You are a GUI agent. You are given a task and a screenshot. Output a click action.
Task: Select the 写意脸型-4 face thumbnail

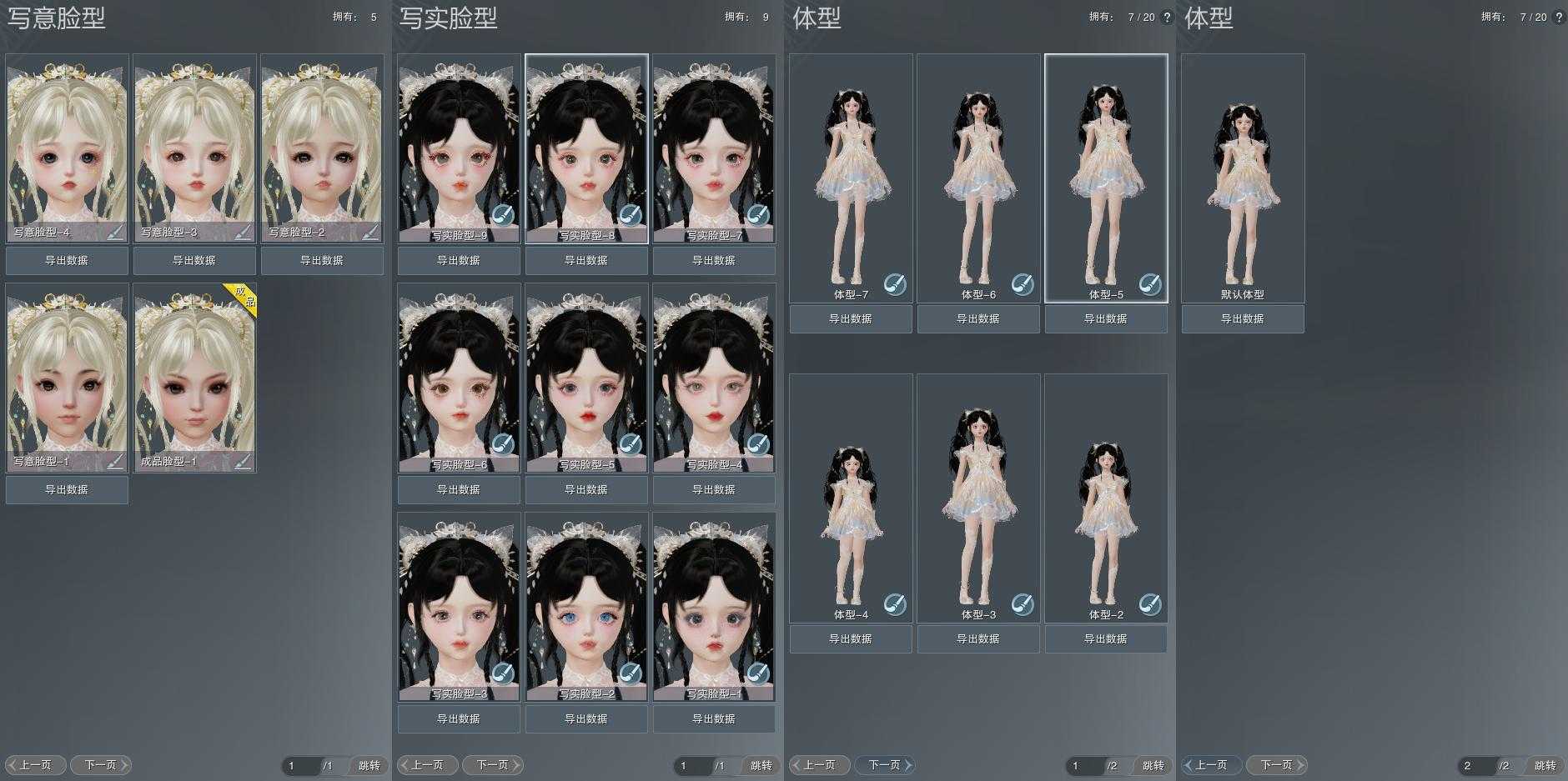pos(67,146)
